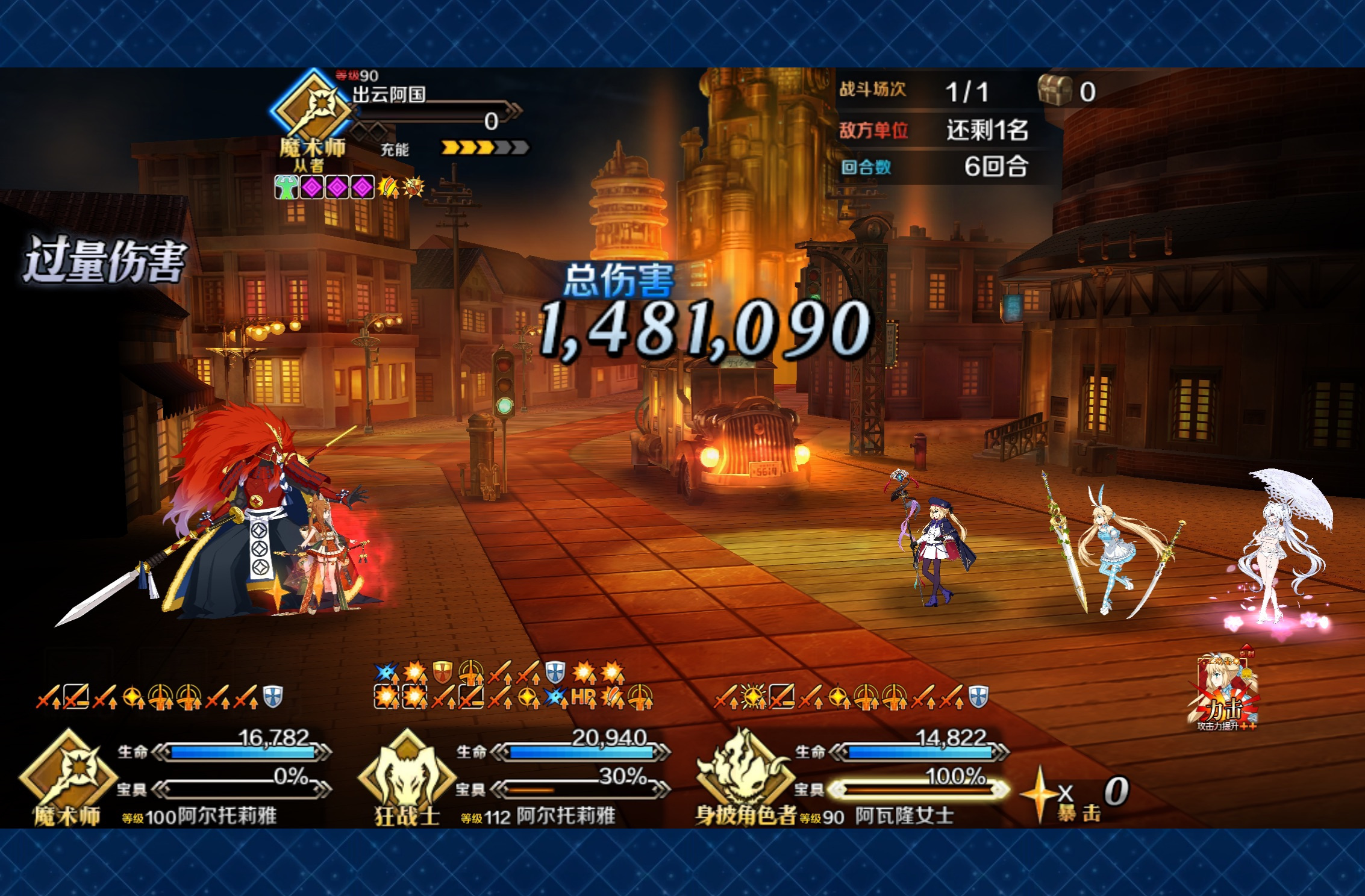
Task: Tap the 力击 command card portrait
Action: (1224, 692)
